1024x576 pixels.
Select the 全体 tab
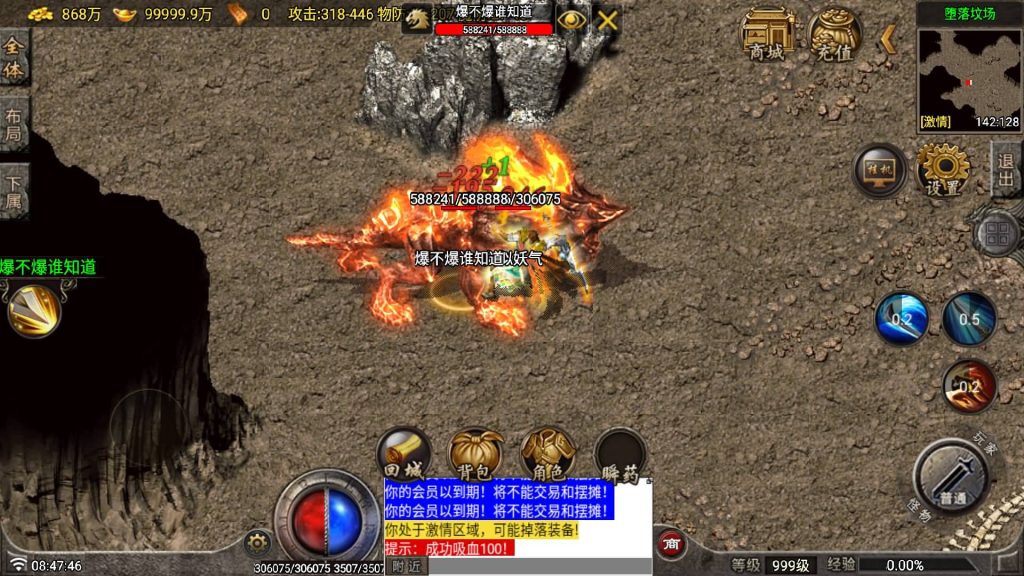coord(14,56)
